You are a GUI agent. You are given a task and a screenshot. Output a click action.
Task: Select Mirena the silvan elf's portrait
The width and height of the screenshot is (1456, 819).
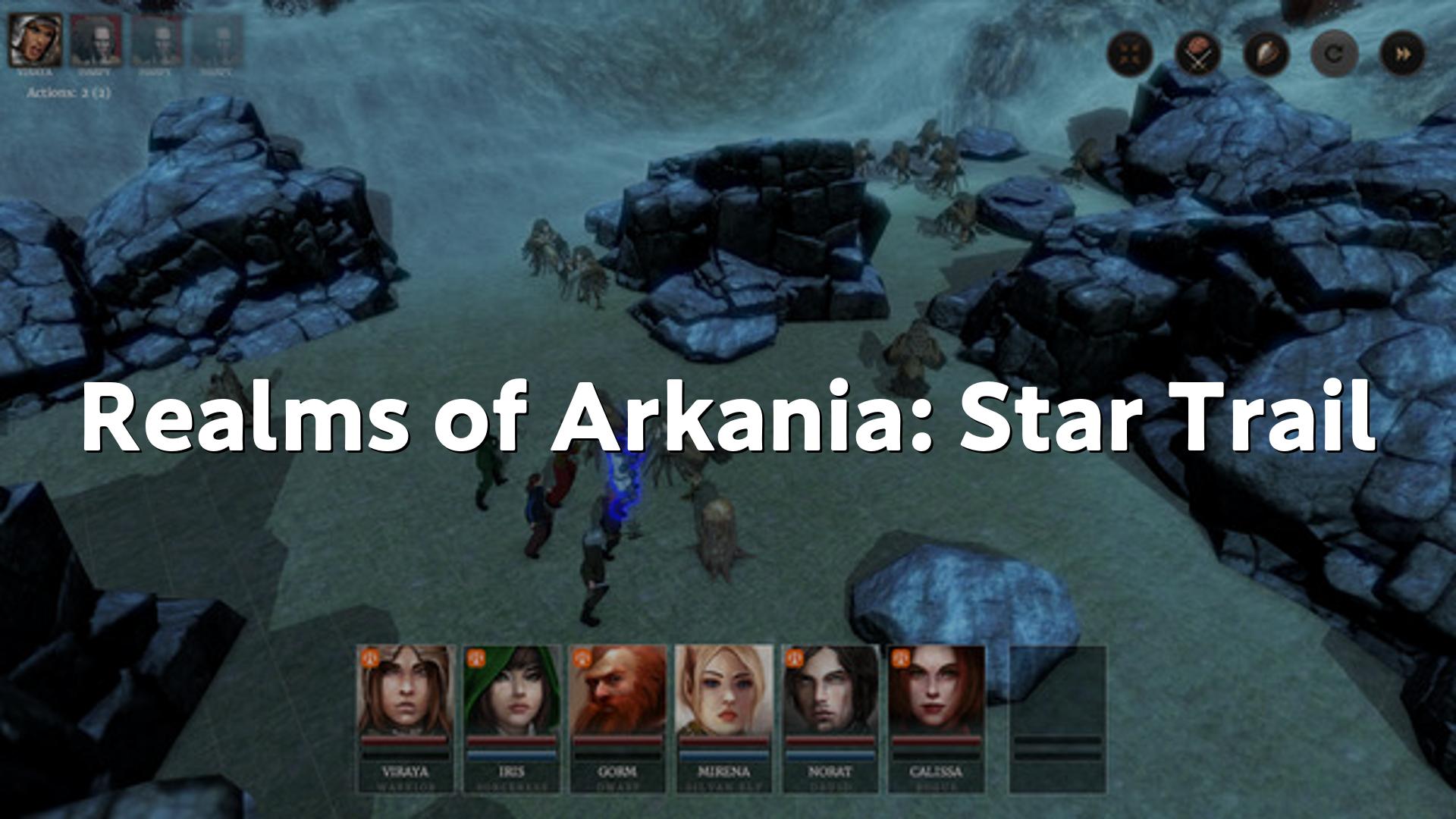click(x=724, y=691)
